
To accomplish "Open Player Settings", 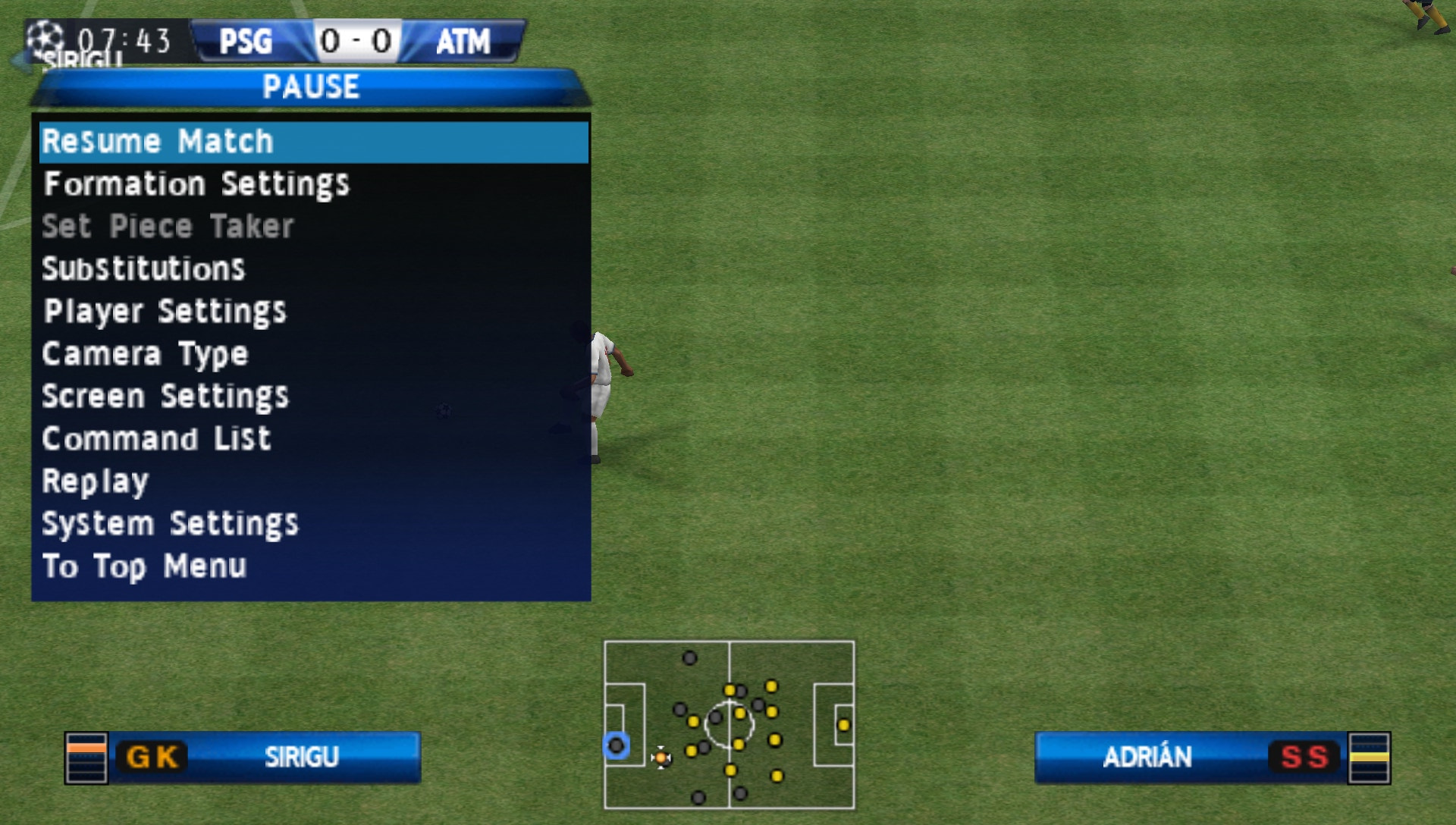I will point(165,312).
